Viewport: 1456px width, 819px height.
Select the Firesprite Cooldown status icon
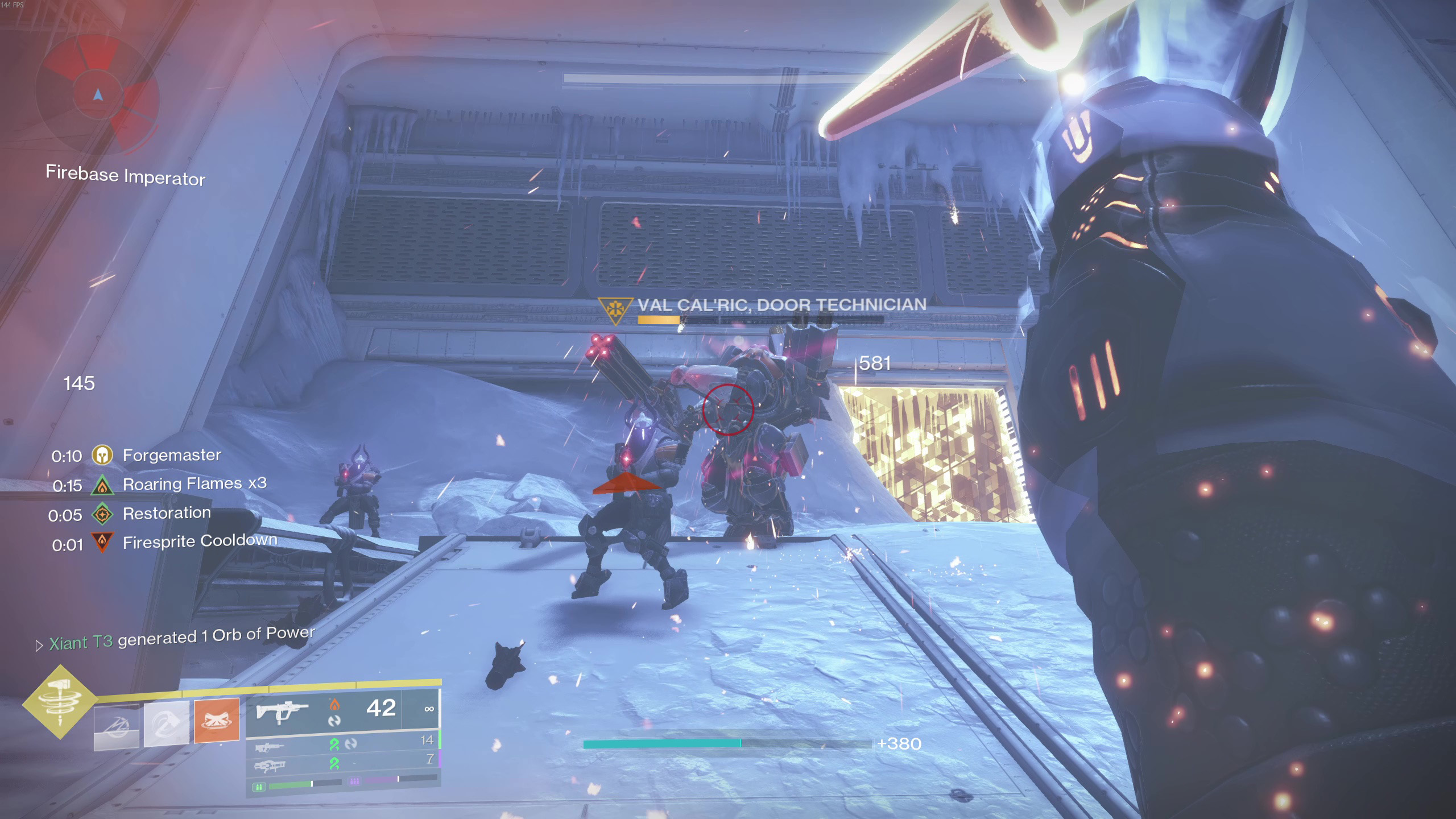point(102,543)
